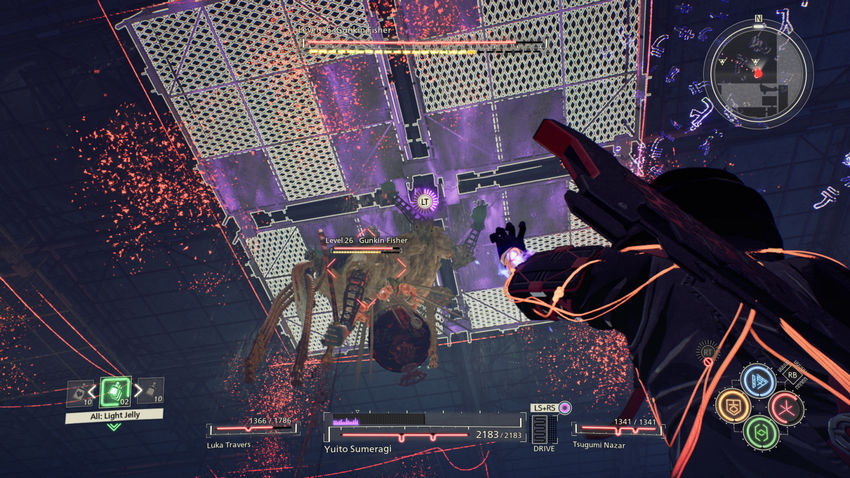
Task: Activate the blue SAS ability icon
Action: click(x=758, y=380)
